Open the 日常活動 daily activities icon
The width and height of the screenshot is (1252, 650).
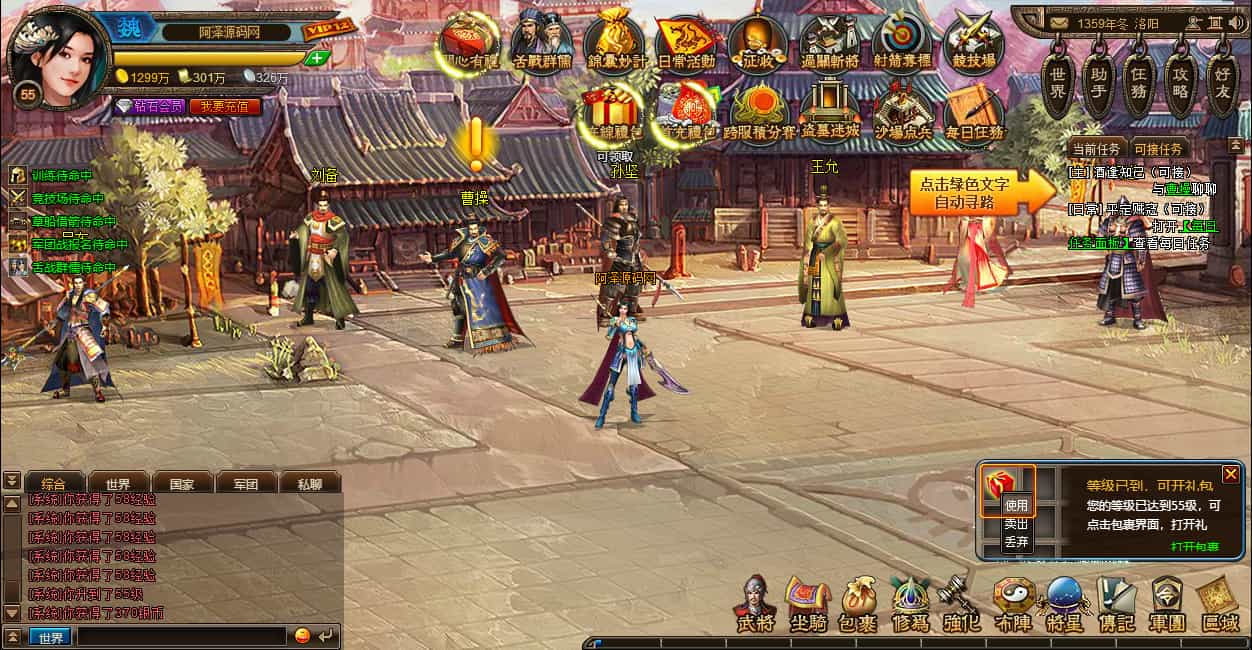pos(685,42)
